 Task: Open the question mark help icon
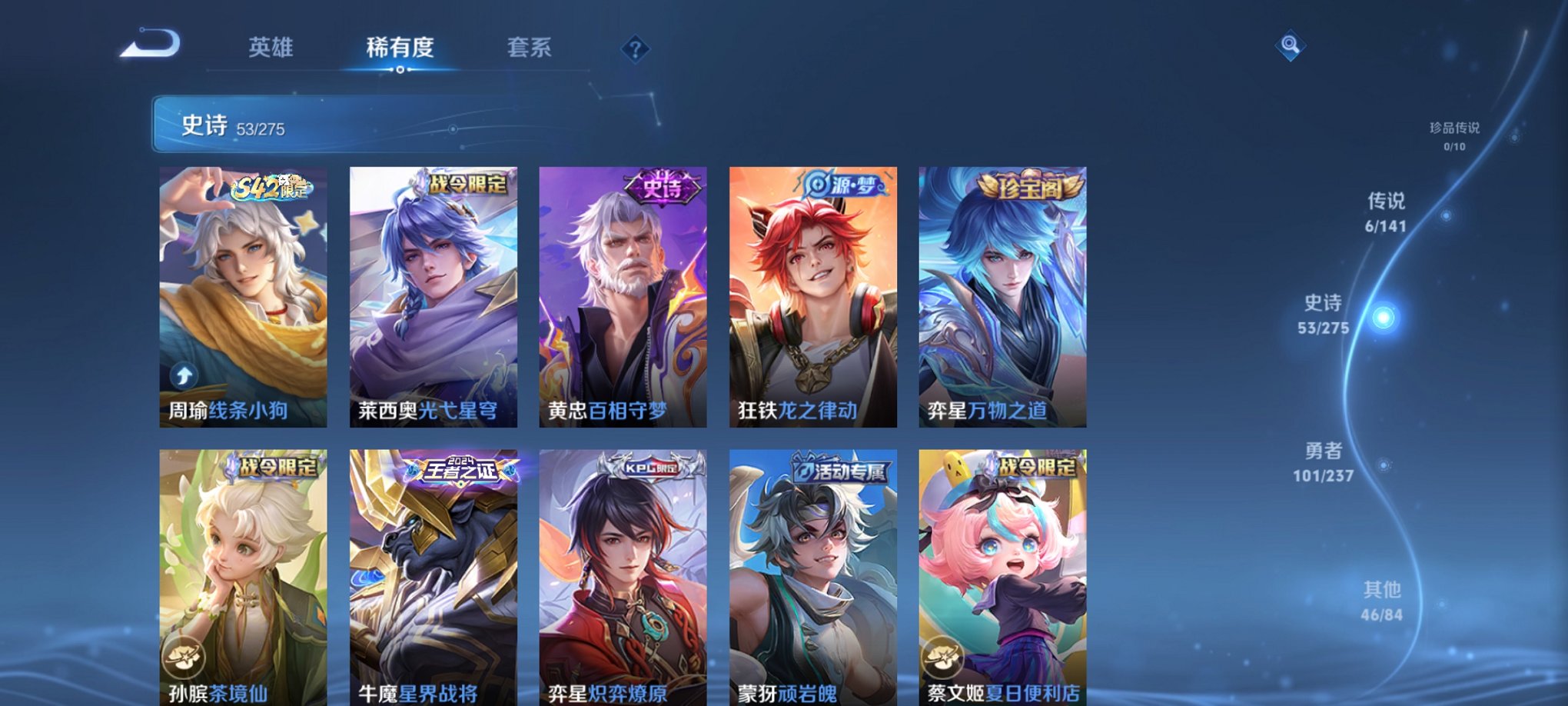(635, 49)
